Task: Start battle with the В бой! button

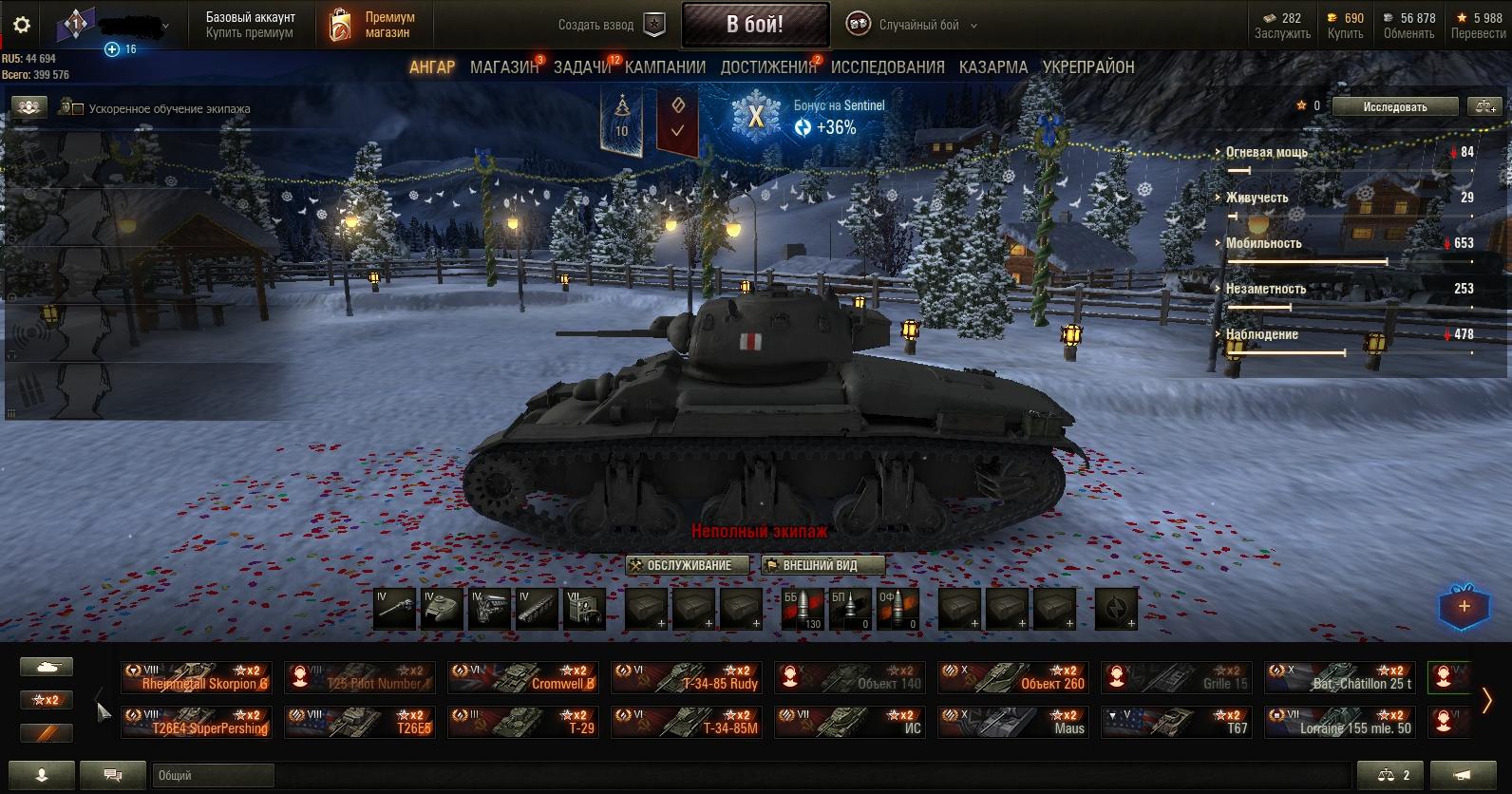Action: 754,25
